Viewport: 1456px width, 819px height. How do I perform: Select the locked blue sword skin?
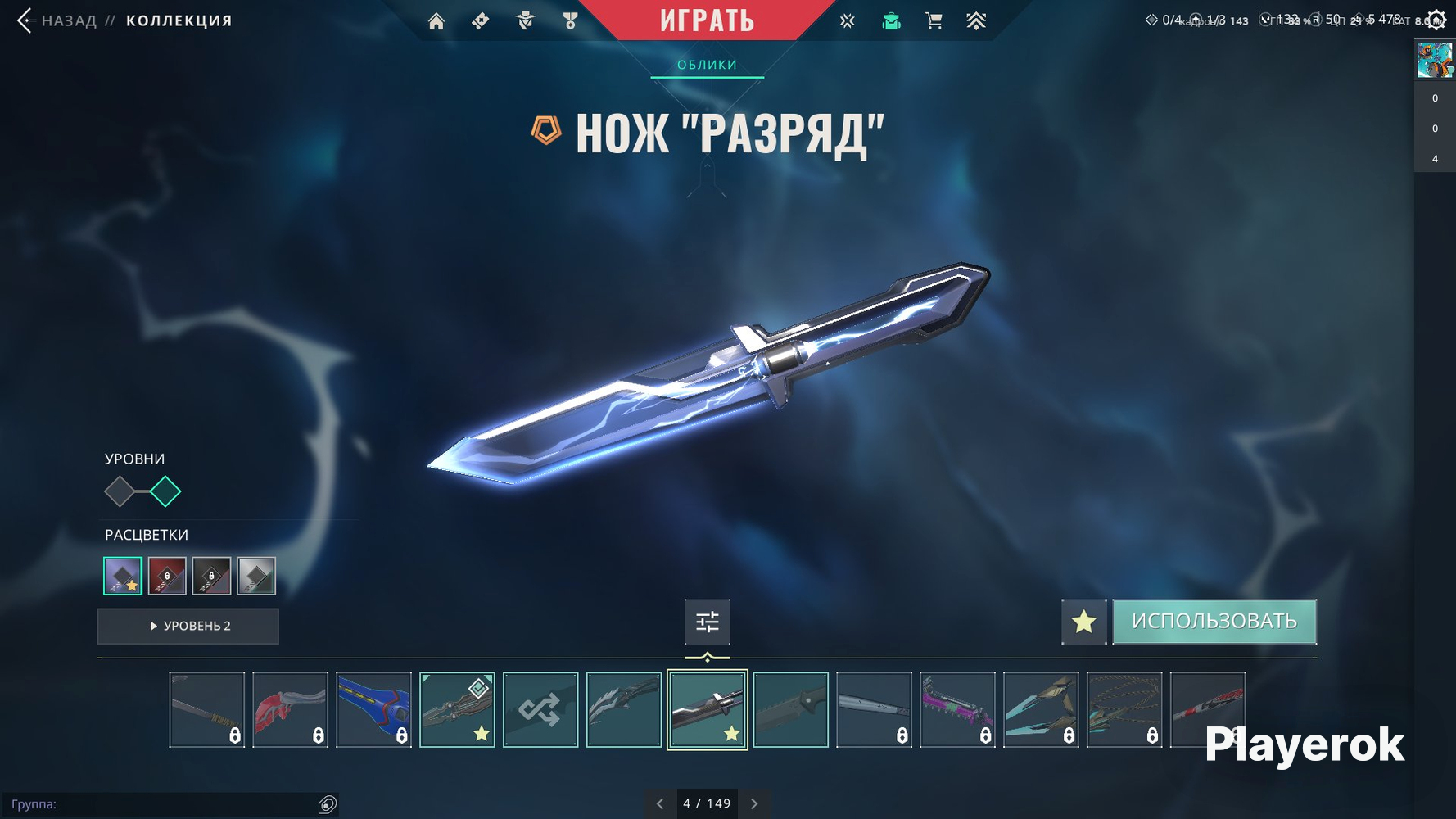pyautogui.click(x=373, y=710)
